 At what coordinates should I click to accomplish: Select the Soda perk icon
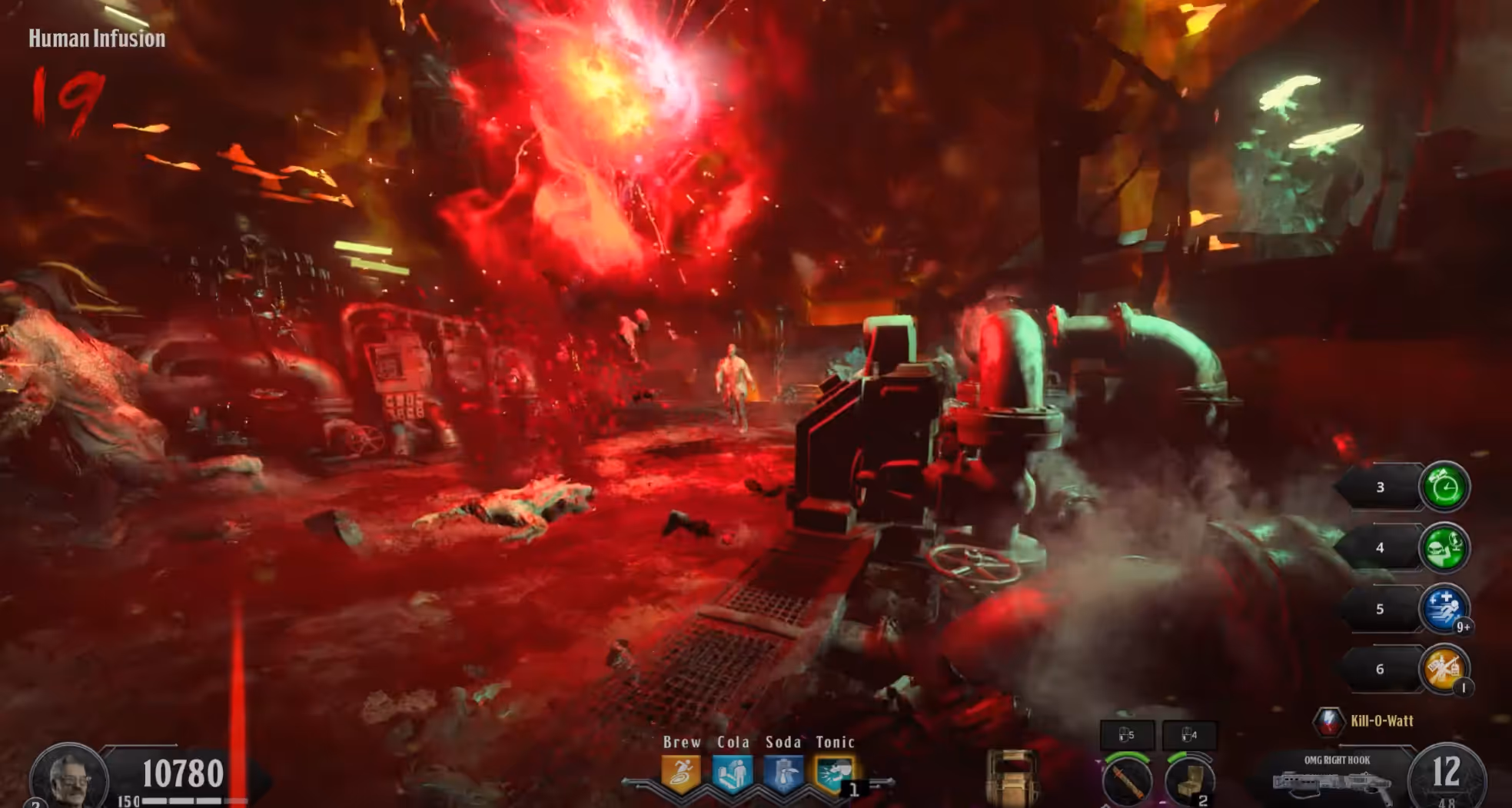783,773
